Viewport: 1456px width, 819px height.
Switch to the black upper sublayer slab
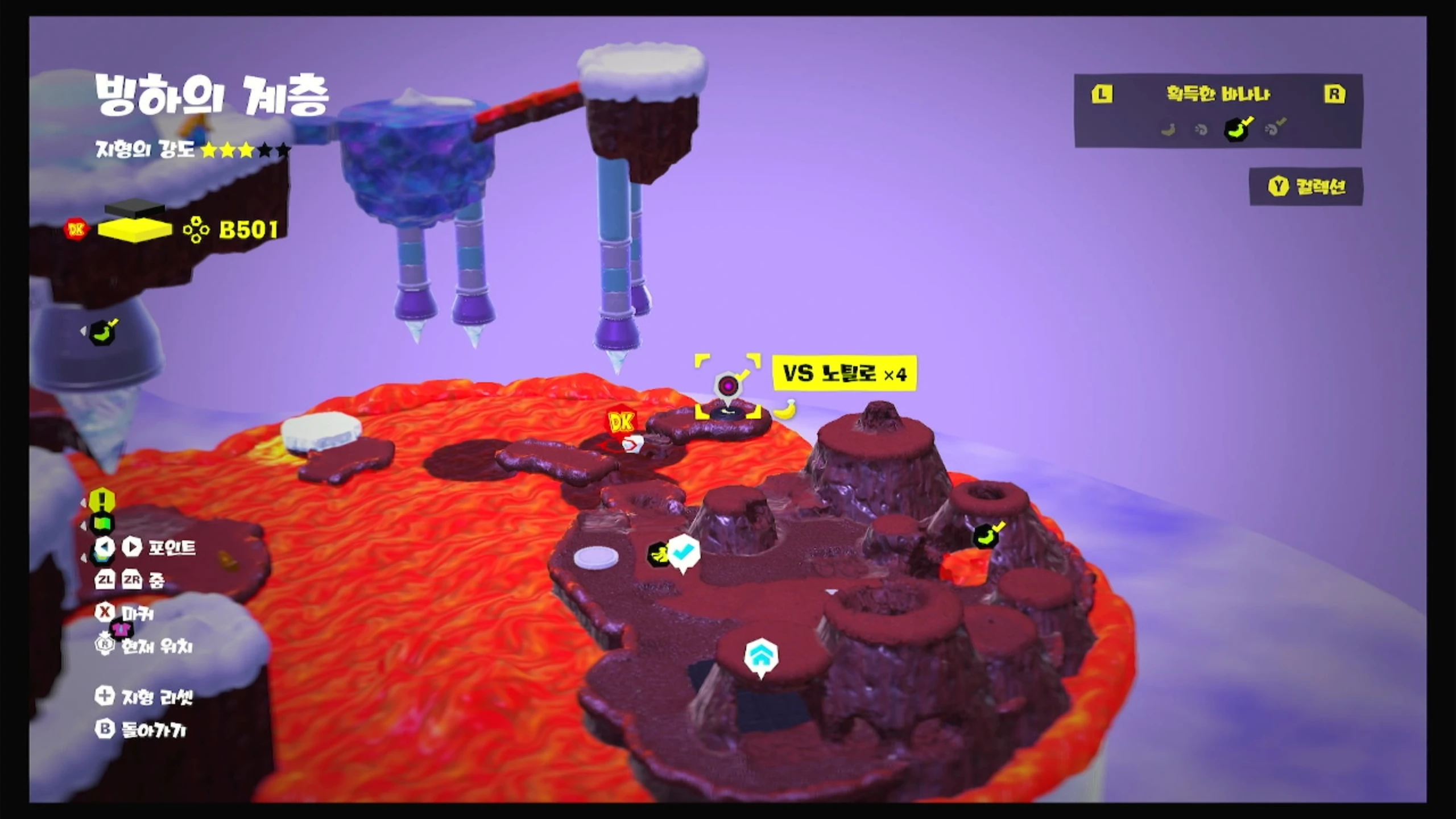tap(135, 209)
